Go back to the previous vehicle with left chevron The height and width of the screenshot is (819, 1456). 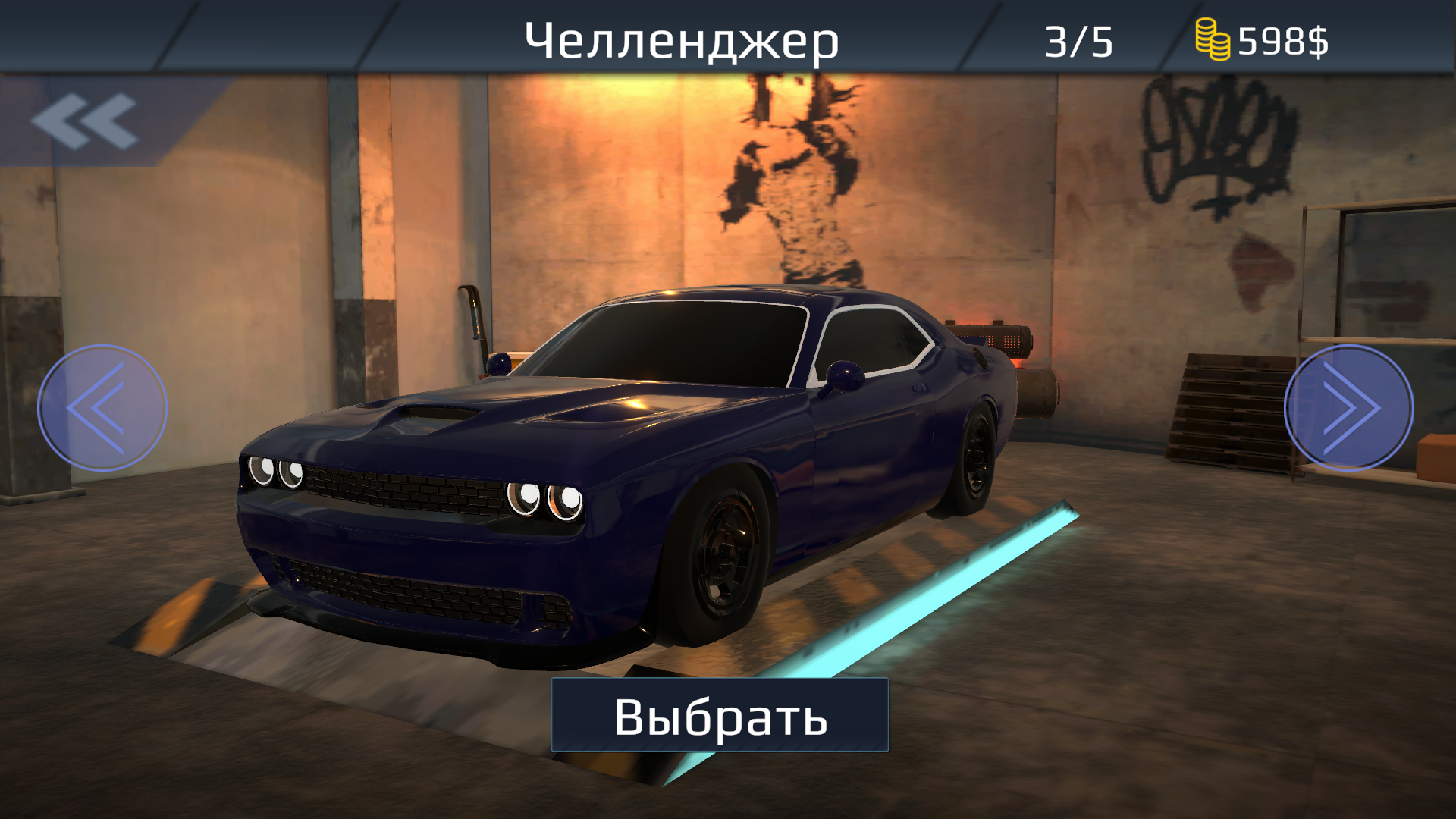tap(101, 408)
